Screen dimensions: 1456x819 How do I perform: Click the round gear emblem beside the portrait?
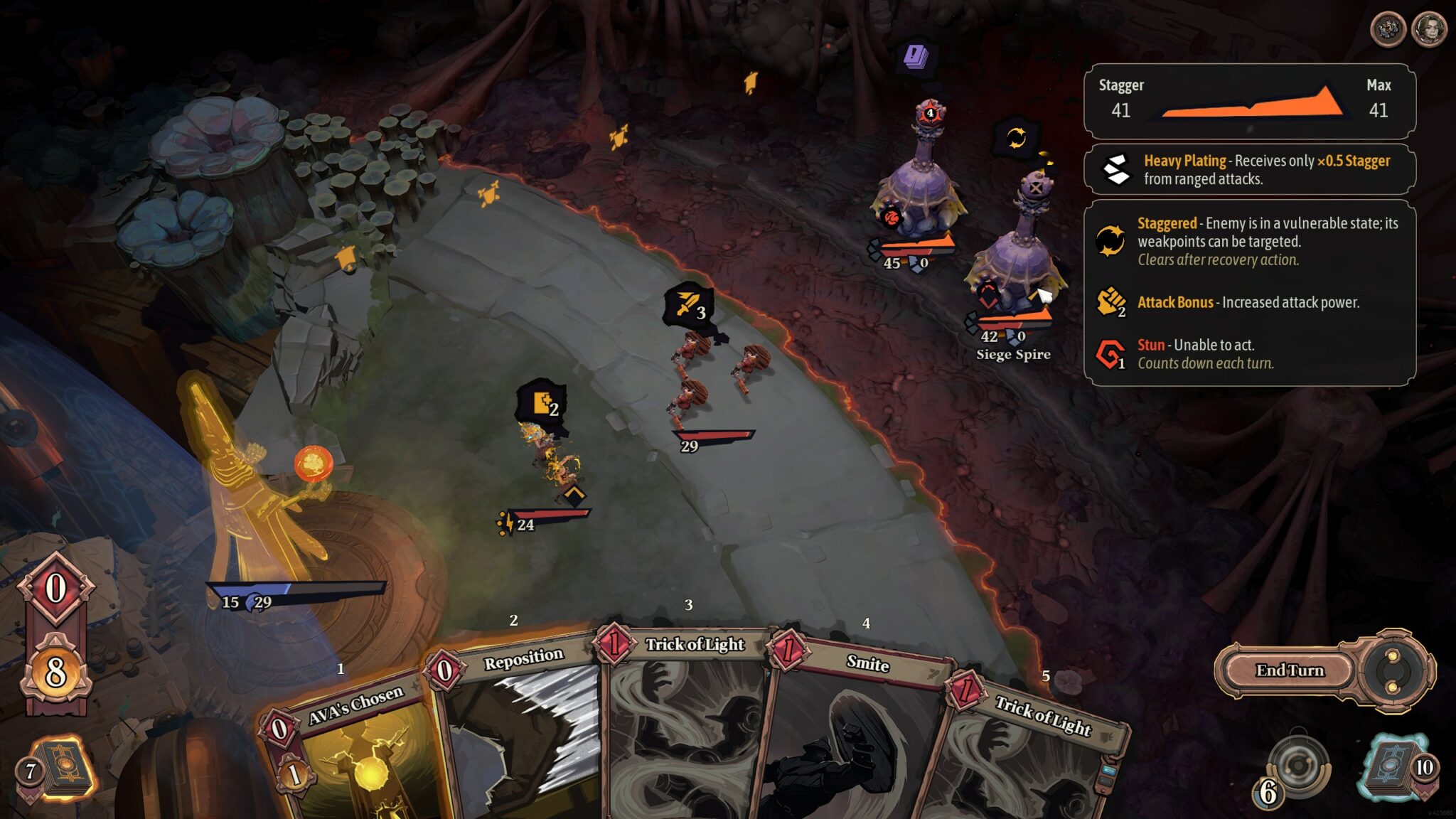(x=1387, y=30)
